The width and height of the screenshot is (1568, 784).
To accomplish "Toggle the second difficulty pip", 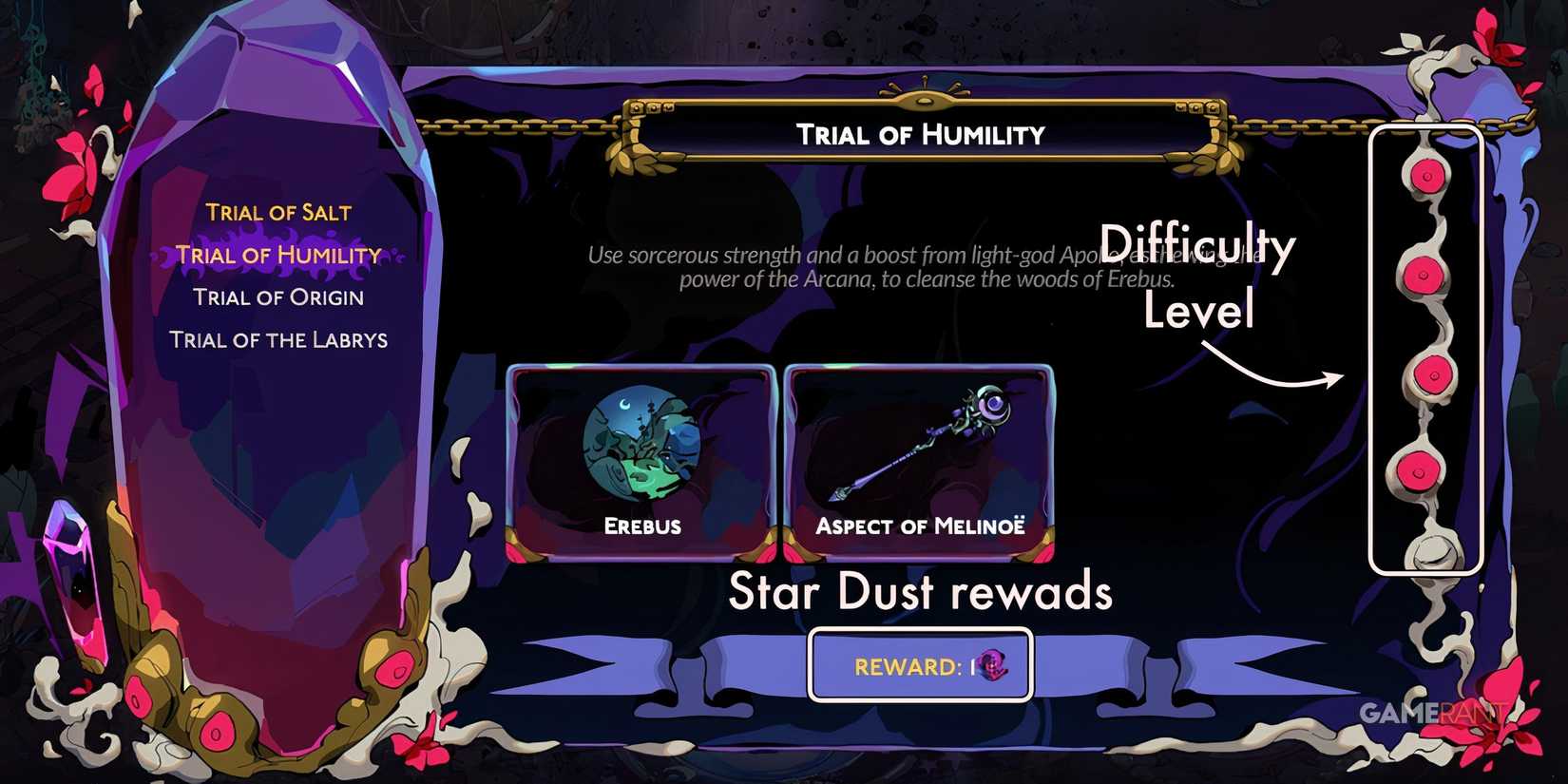I will click(x=1425, y=276).
